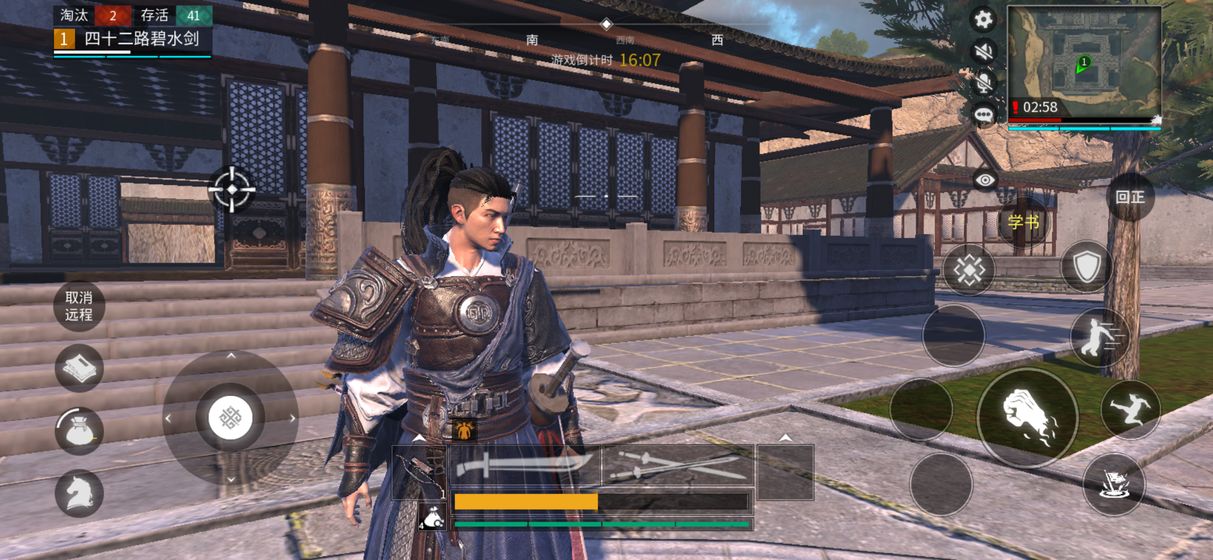
Task: Tap the horse head mount icon
Action: pyautogui.click(x=79, y=493)
